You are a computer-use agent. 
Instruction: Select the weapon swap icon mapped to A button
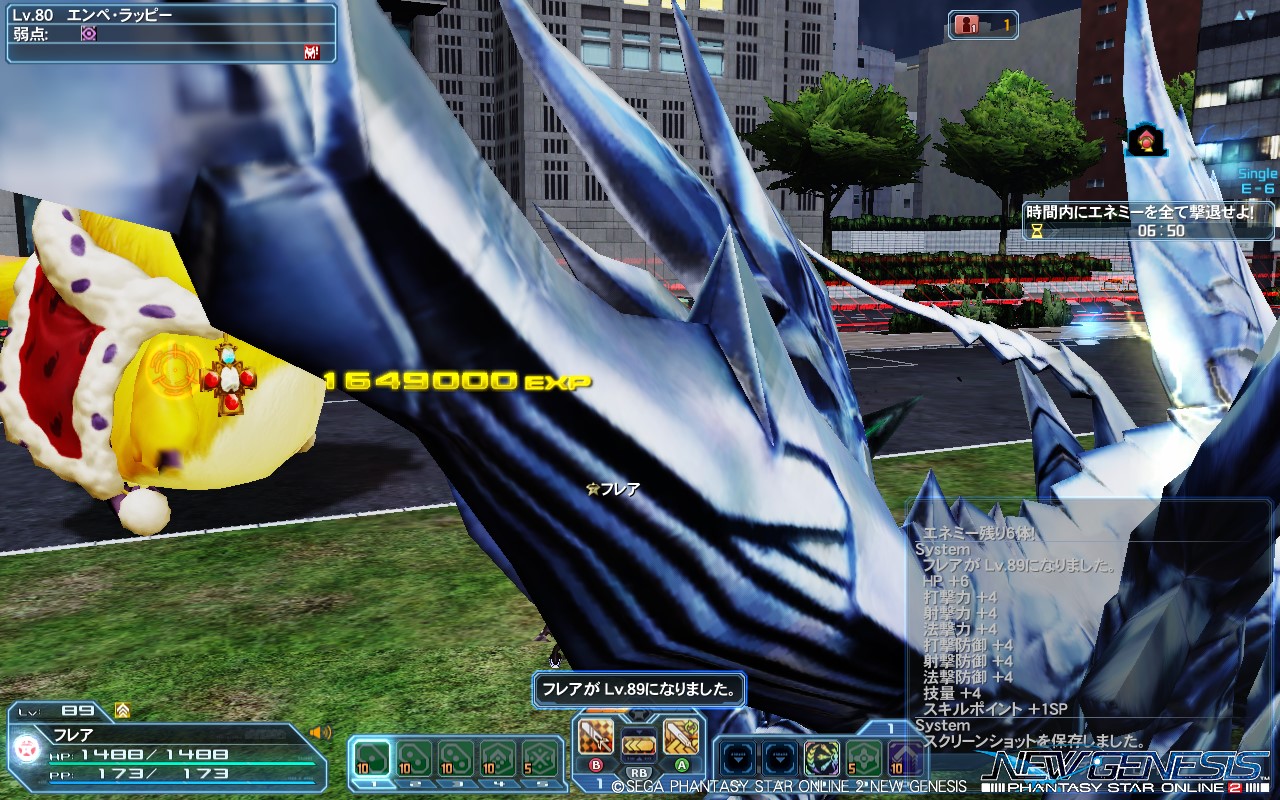pyautogui.click(x=681, y=737)
